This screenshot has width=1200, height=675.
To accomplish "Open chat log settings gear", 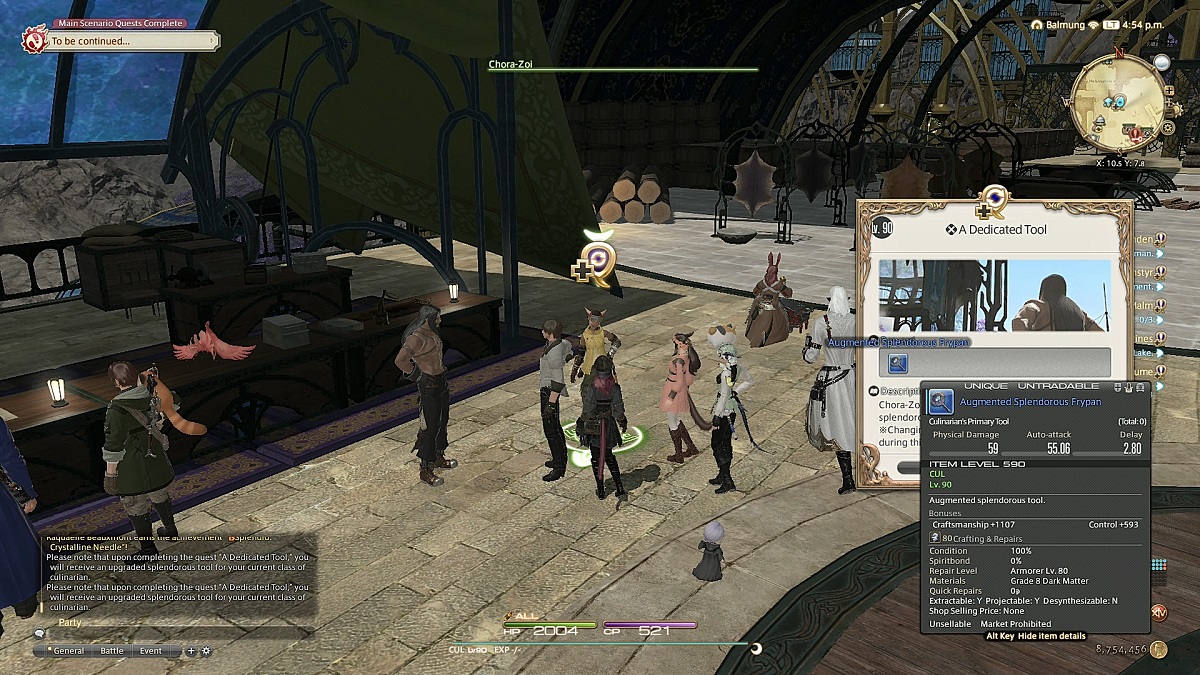I will click(x=206, y=650).
